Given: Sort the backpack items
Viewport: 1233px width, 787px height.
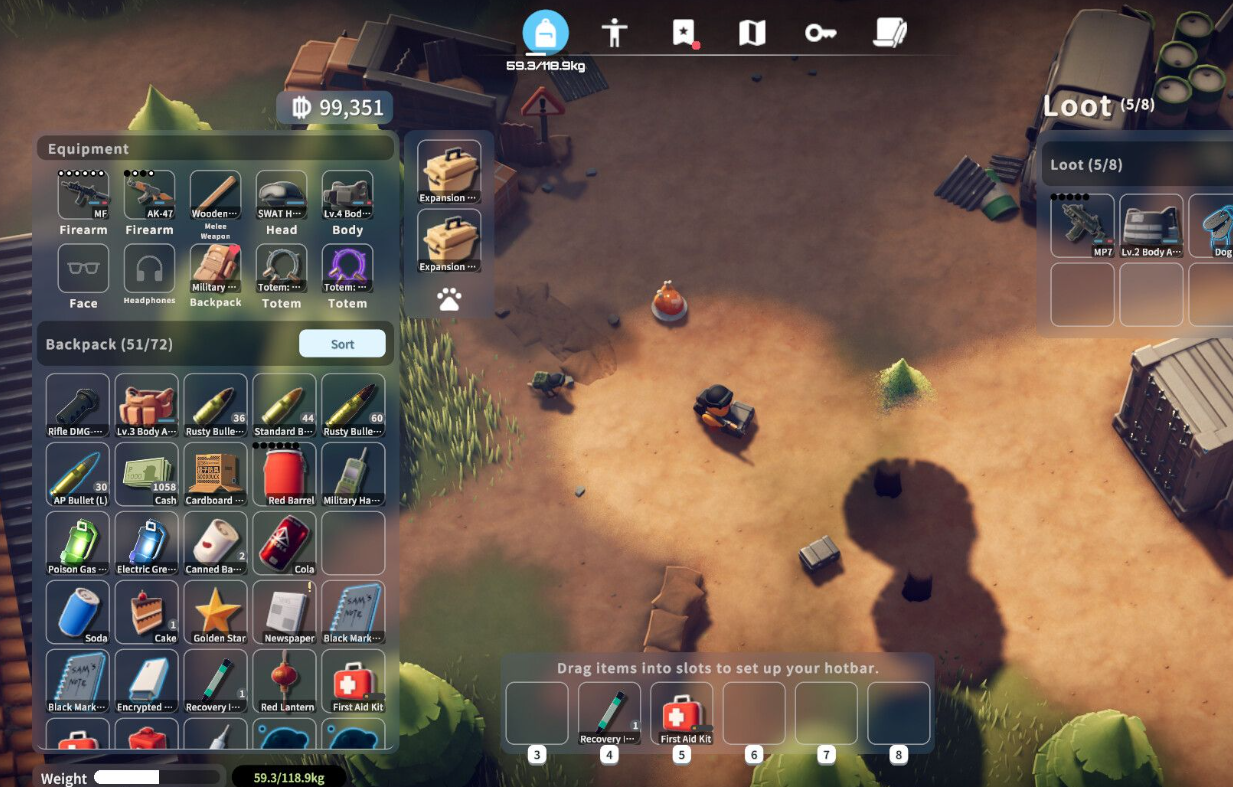Looking at the screenshot, I should (342, 344).
